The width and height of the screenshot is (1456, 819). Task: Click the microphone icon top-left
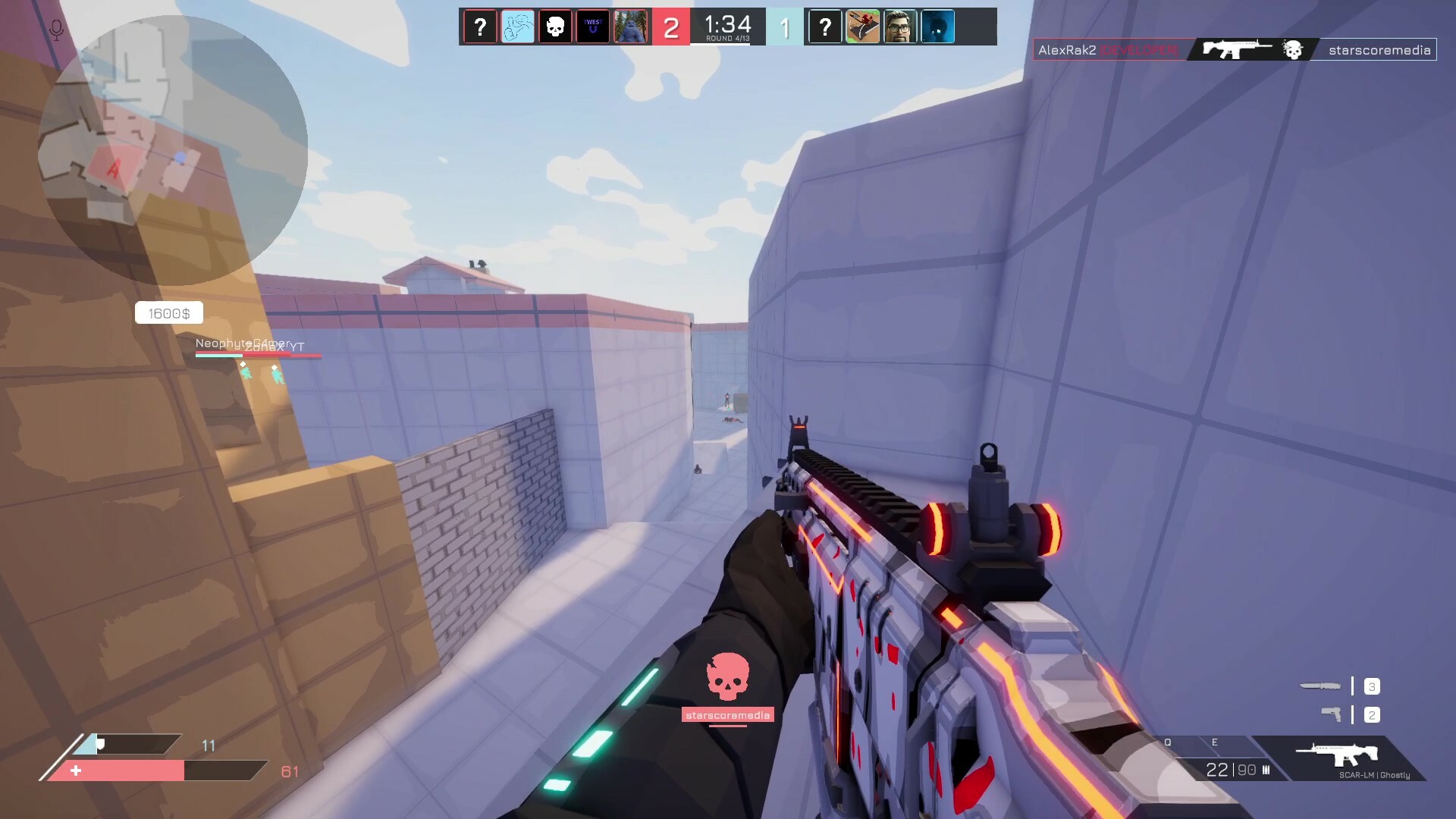tap(55, 29)
